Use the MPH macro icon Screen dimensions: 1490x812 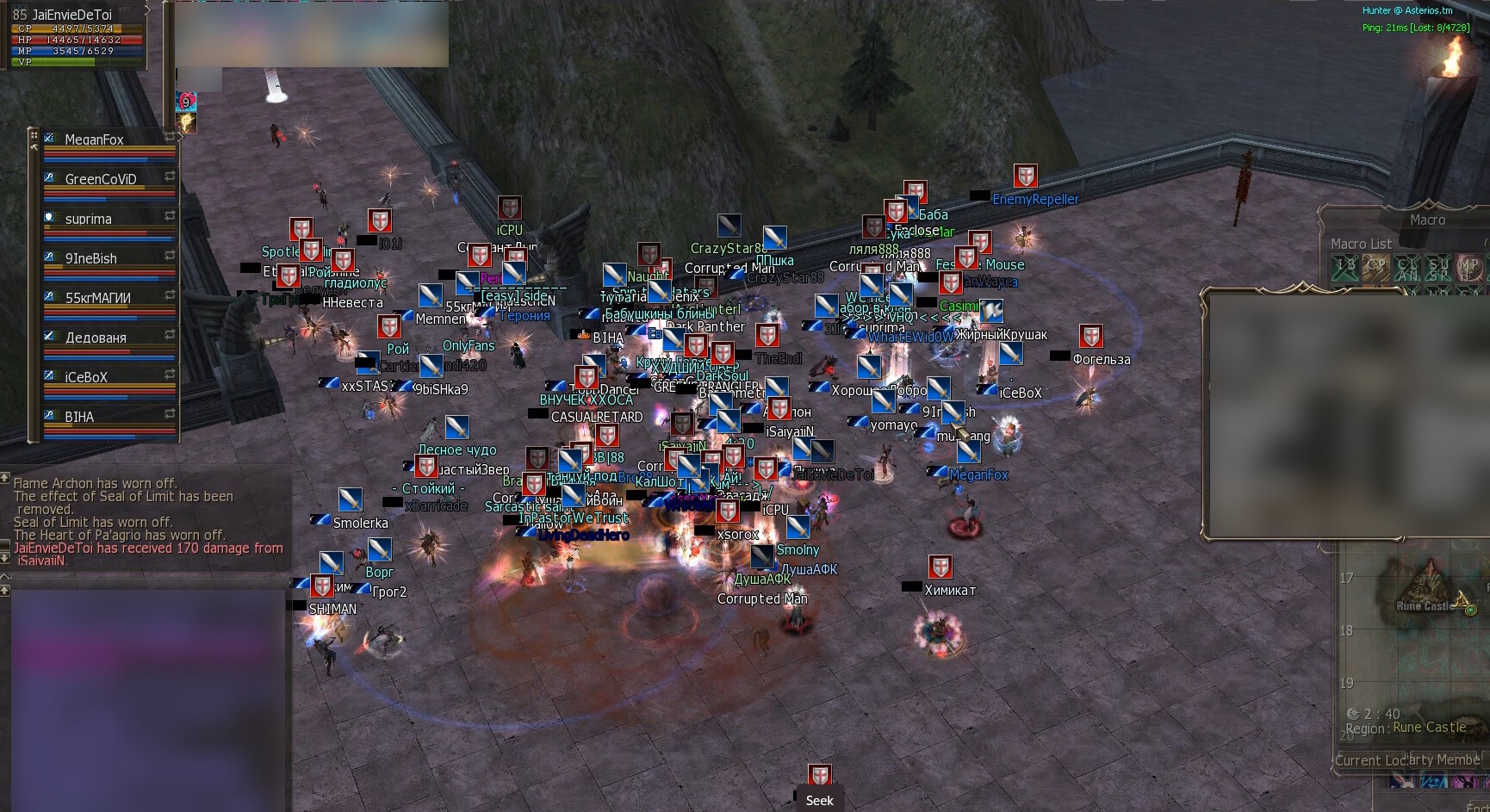click(1469, 269)
